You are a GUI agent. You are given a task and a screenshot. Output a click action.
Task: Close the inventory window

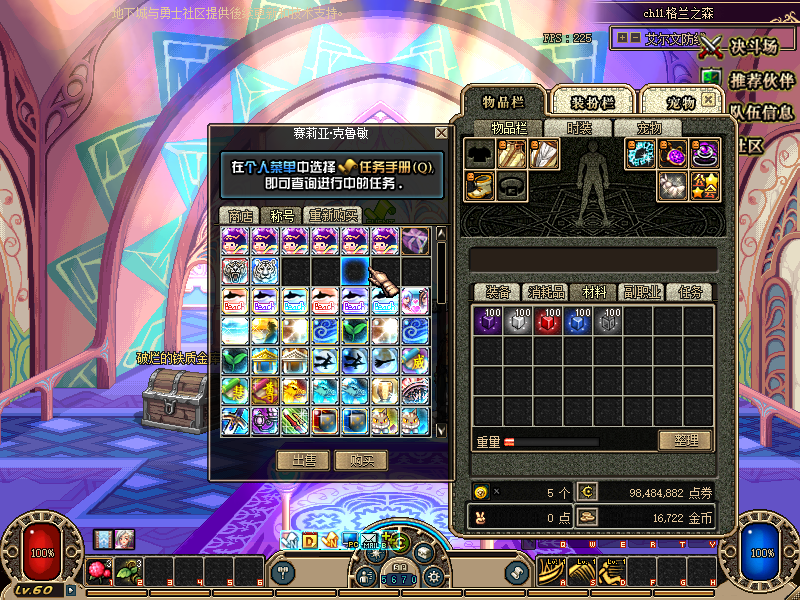[708, 100]
